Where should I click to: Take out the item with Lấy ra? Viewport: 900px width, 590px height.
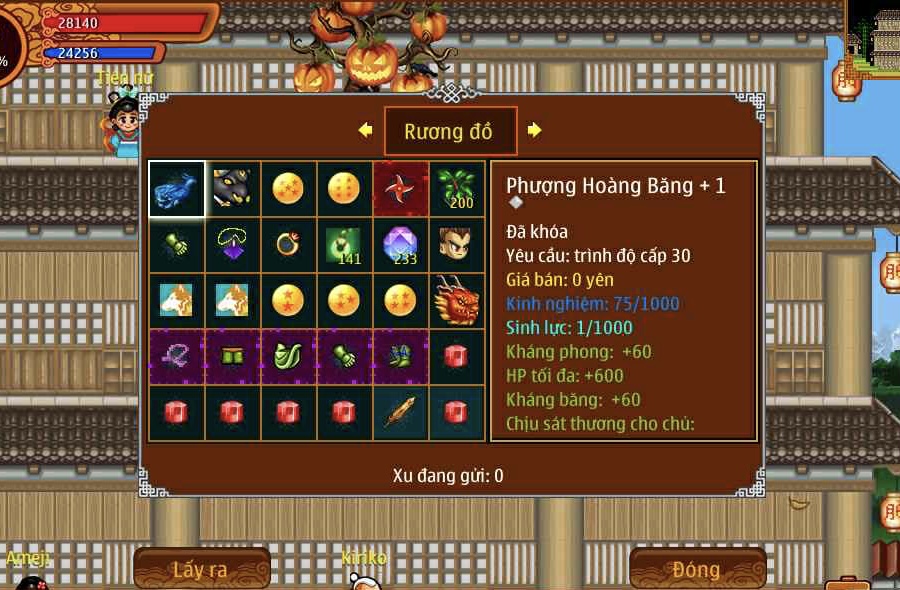(201, 569)
